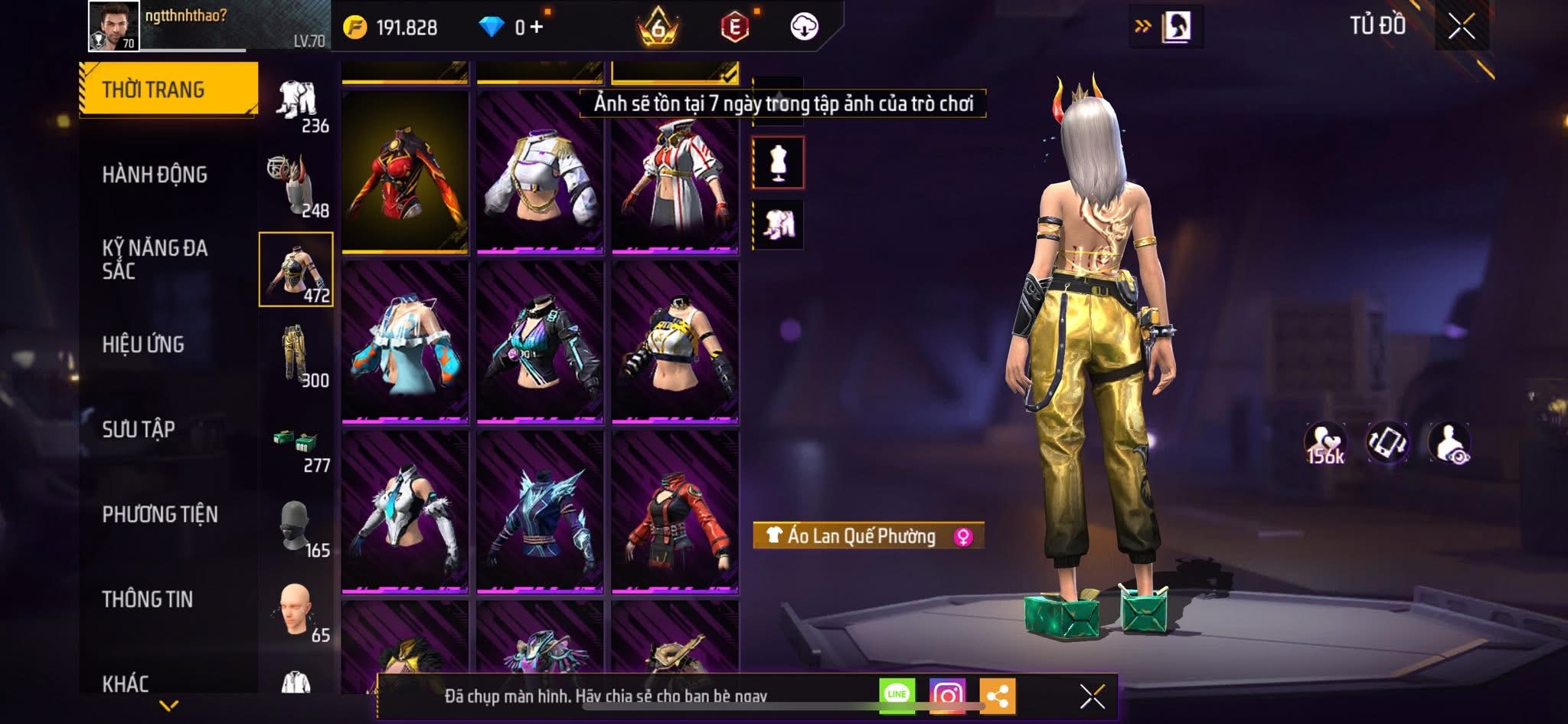
Task: Switch to the HÀNH ĐỘNG tab
Action: [x=155, y=175]
